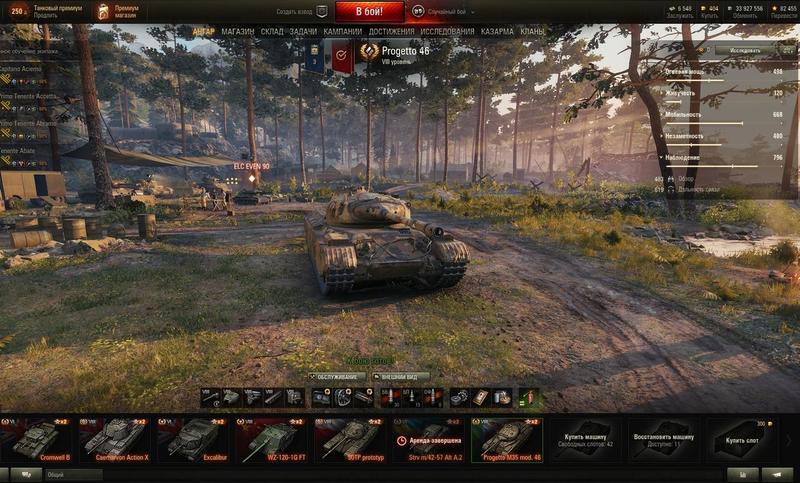Select the WZ-120-1G FT tank
The height and width of the screenshot is (483, 800).
pos(272,439)
